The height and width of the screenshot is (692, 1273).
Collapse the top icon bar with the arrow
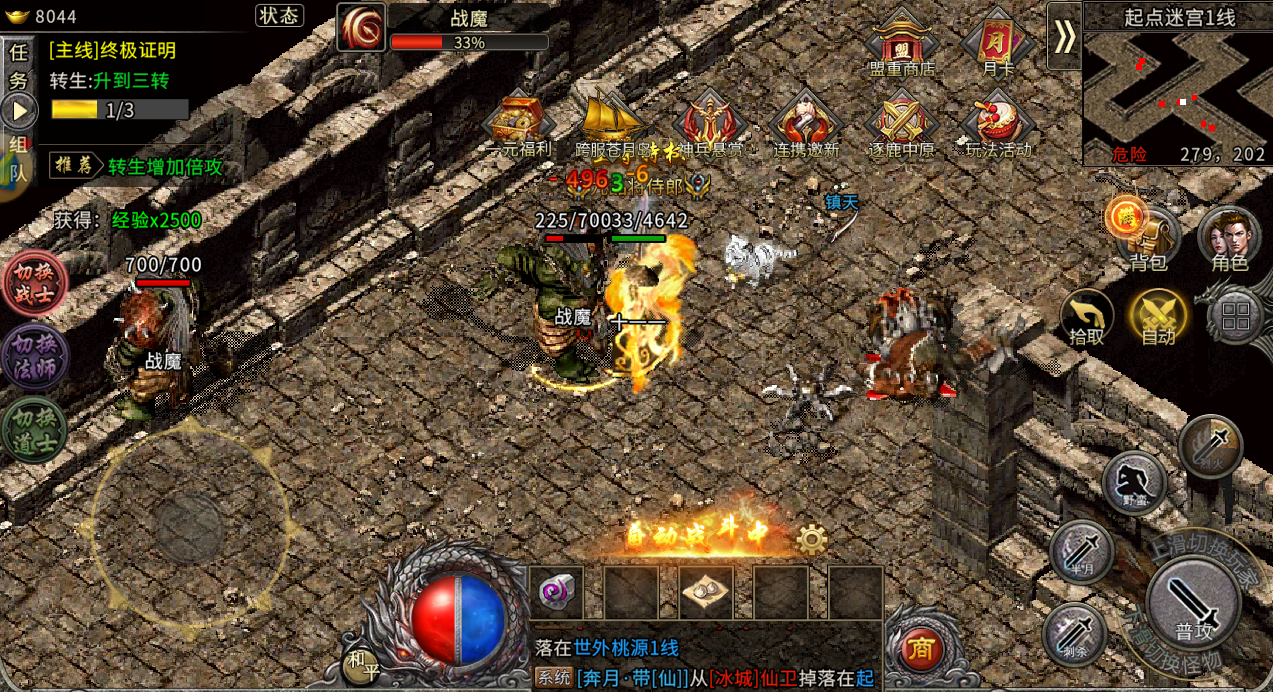pyautogui.click(x=1064, y=37)
